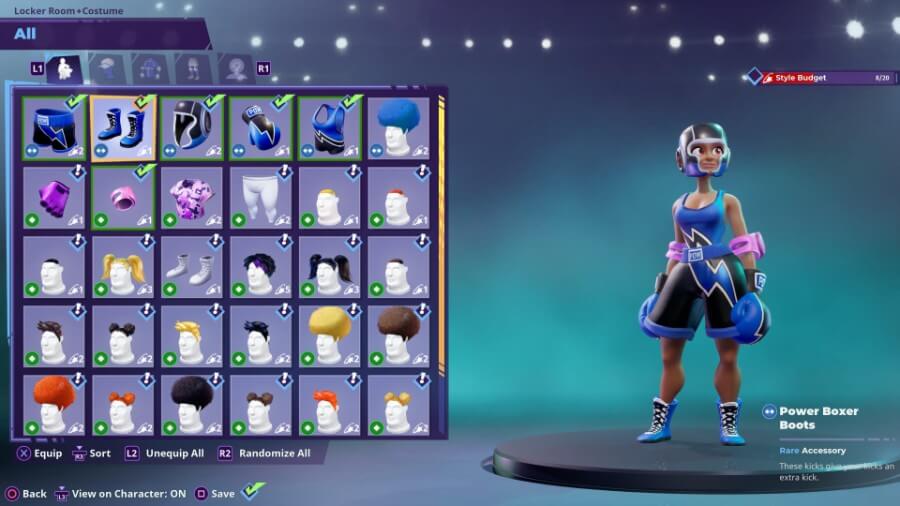Select the purple camo shirt
This screenshot has height=506, width=900.
click(191, 197)
